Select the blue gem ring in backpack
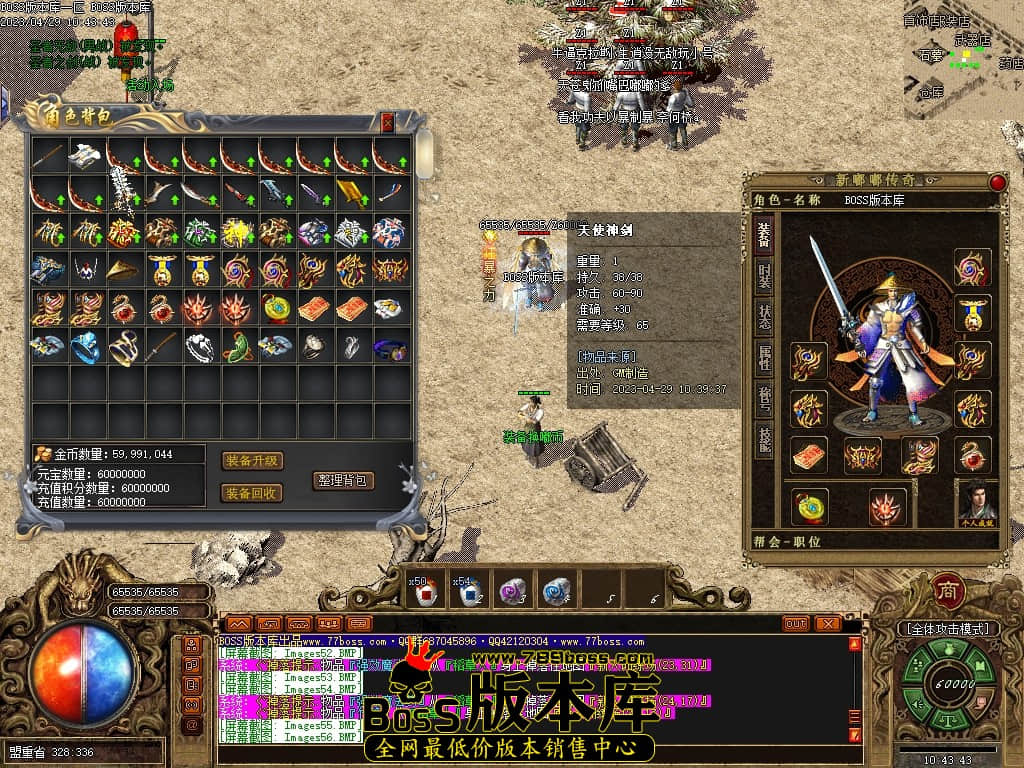Screen dimensions: 1024x768 86,347
